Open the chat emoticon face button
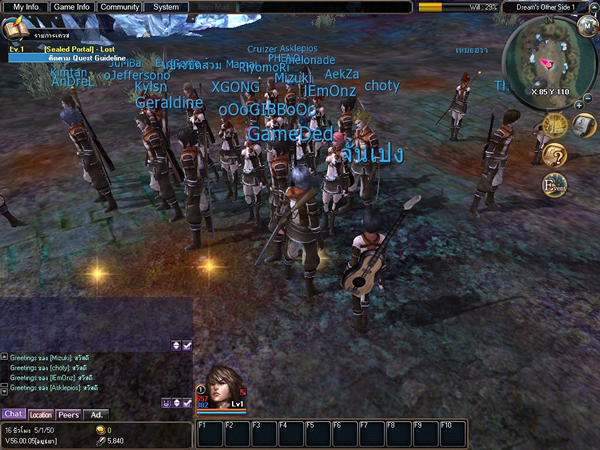The width and height of the screenshot is (600, 450). click(167, 402)
